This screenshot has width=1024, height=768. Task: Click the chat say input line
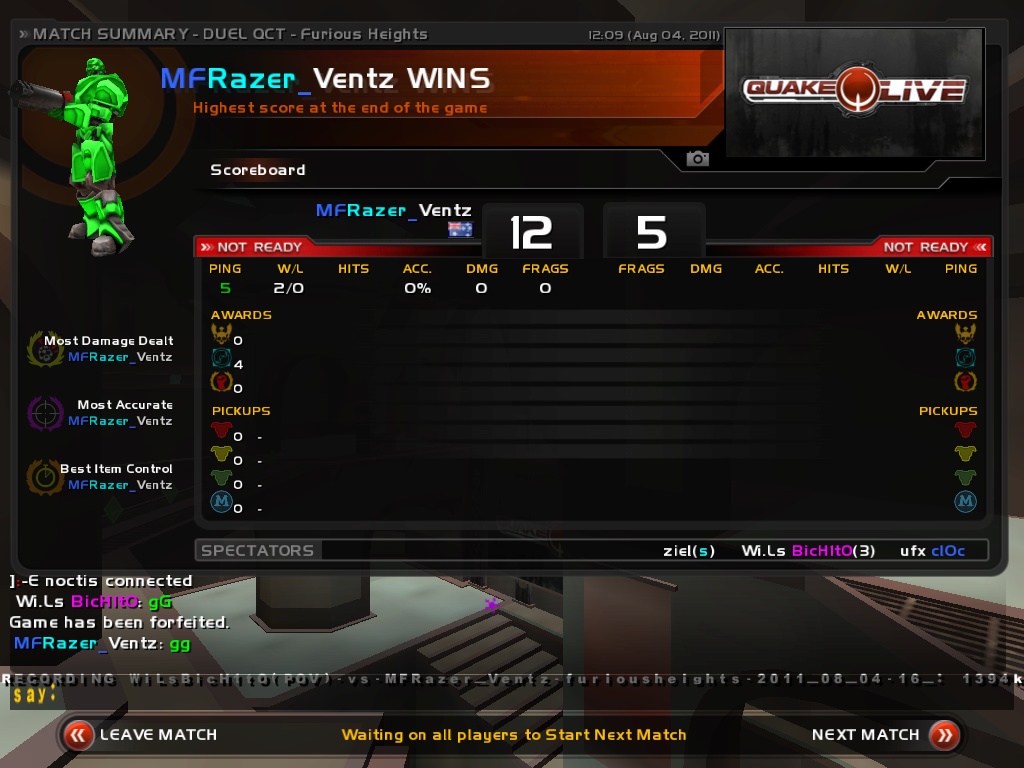click(500, 695)
